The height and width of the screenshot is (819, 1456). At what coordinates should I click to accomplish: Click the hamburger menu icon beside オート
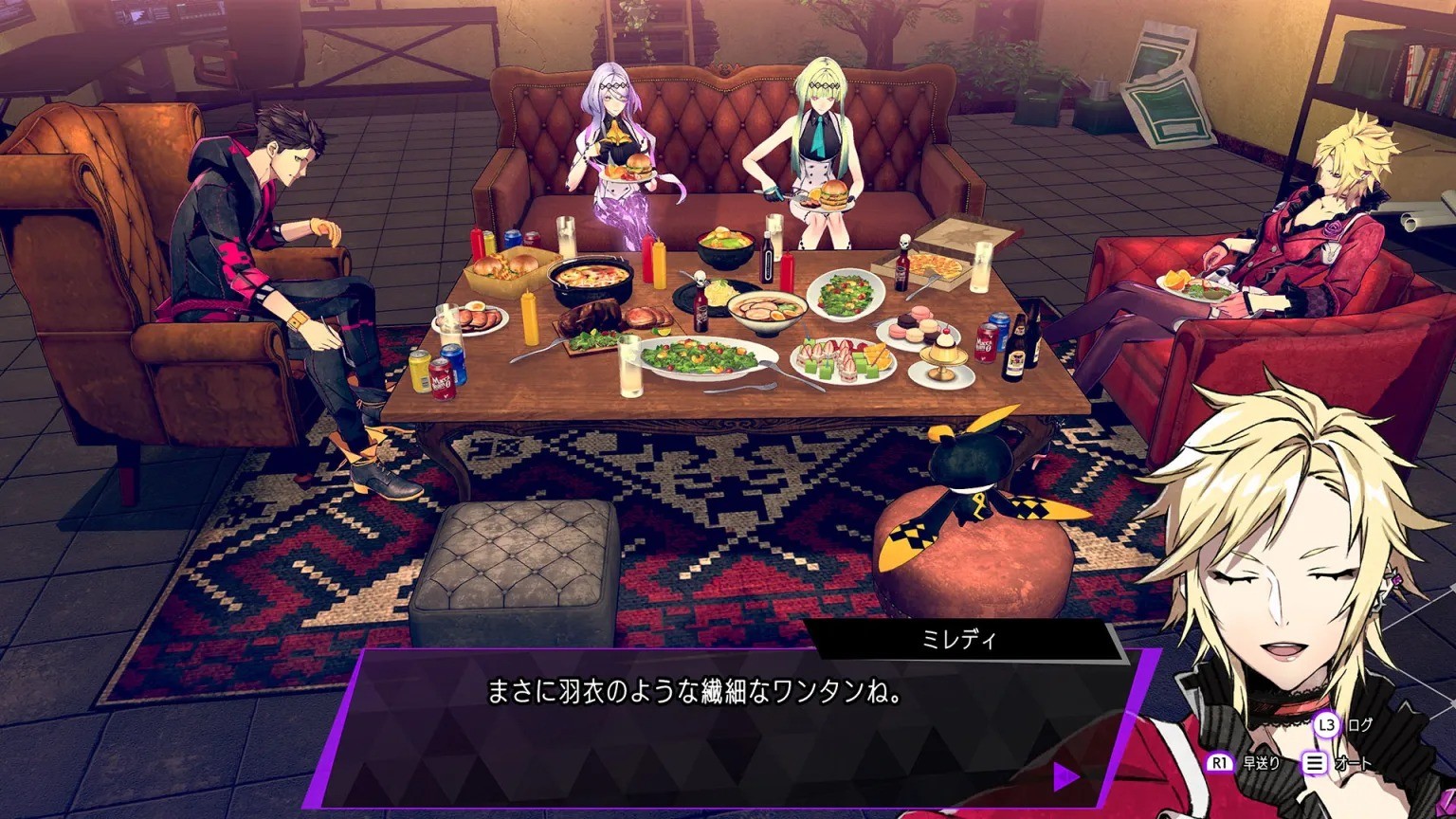tap(1316, 762)
